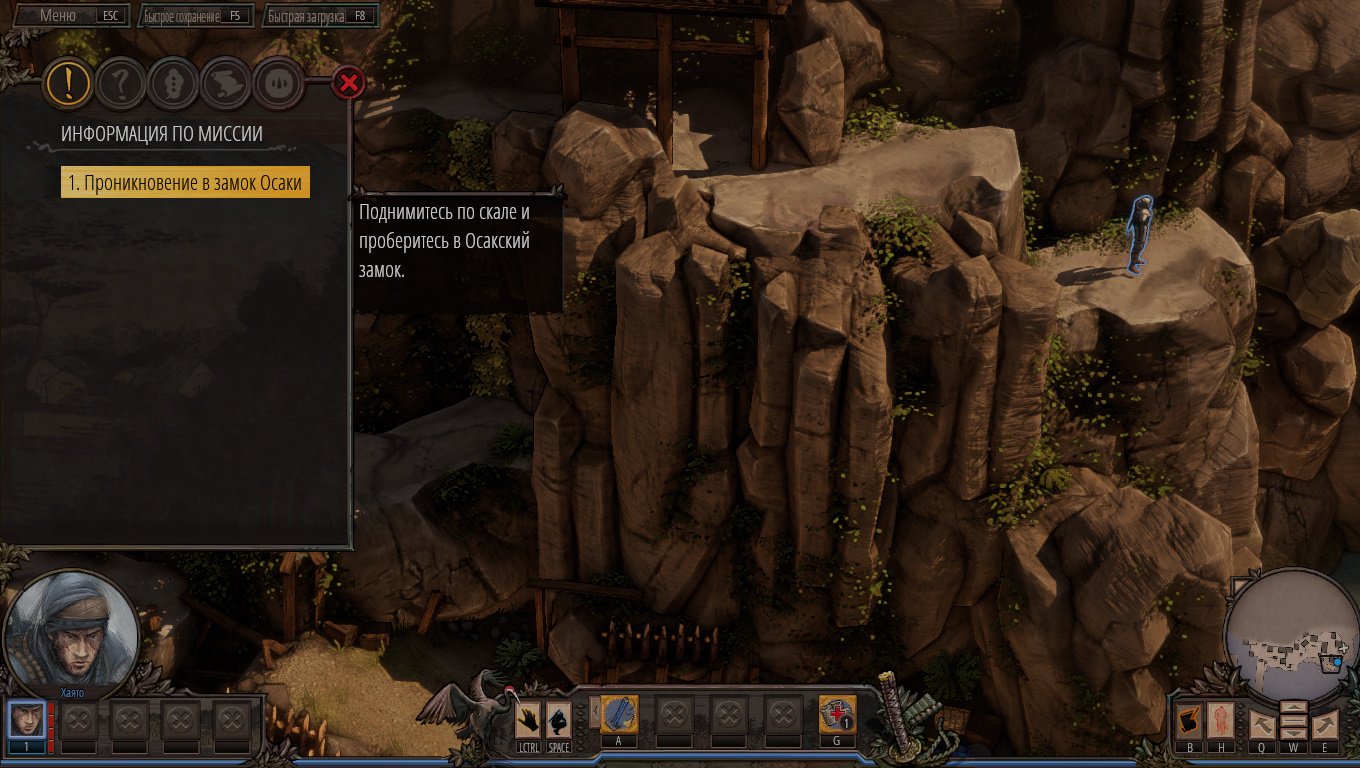This screenshot has height=768, width=1360.
Task: Select objective 1 Проникновение в замок Осаки
Action: pyautogui.click(x=183, y=182)
